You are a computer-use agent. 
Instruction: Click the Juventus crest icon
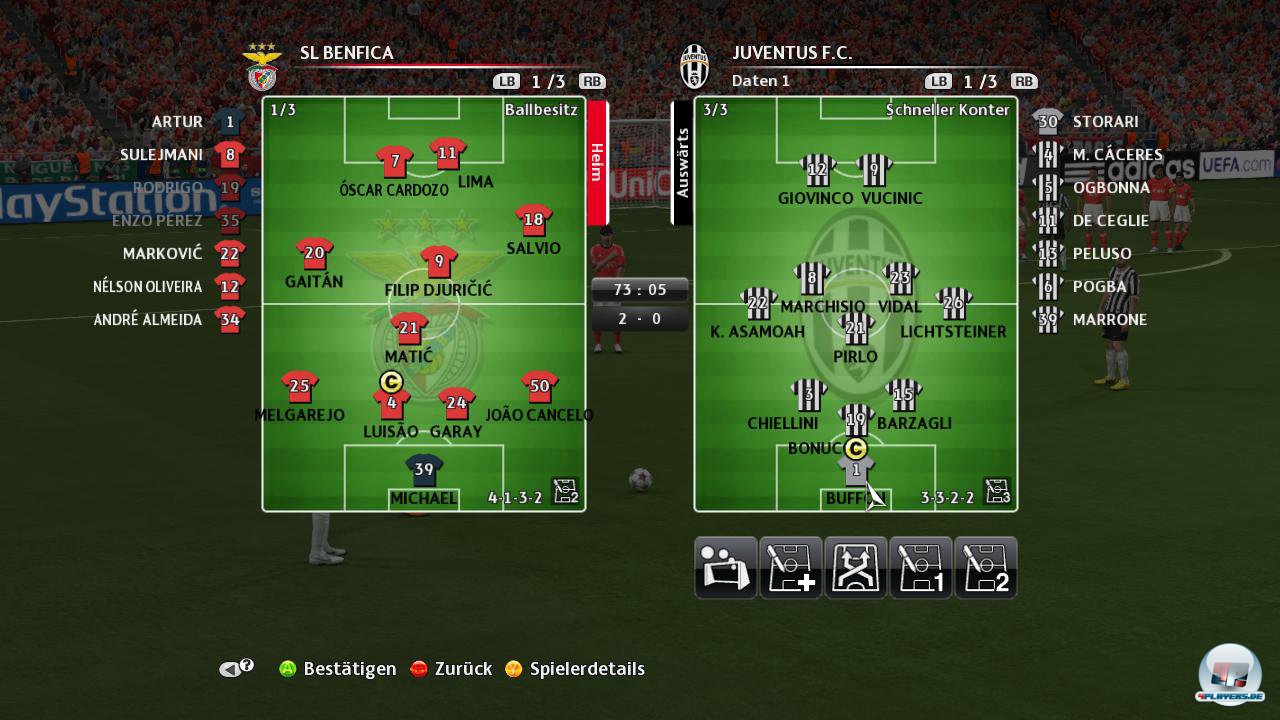[x=693, y=66]
